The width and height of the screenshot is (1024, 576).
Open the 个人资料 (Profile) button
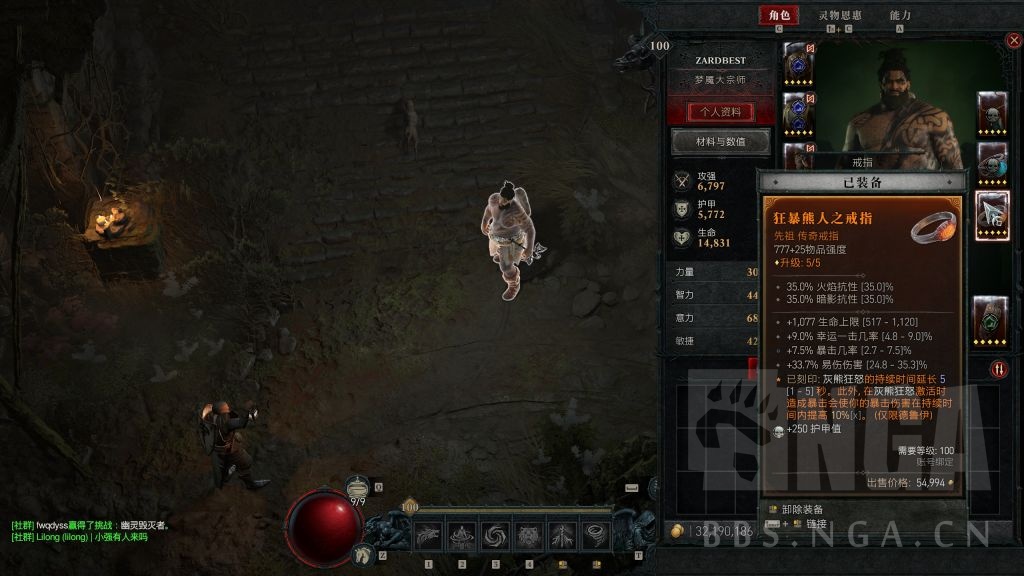720,111
